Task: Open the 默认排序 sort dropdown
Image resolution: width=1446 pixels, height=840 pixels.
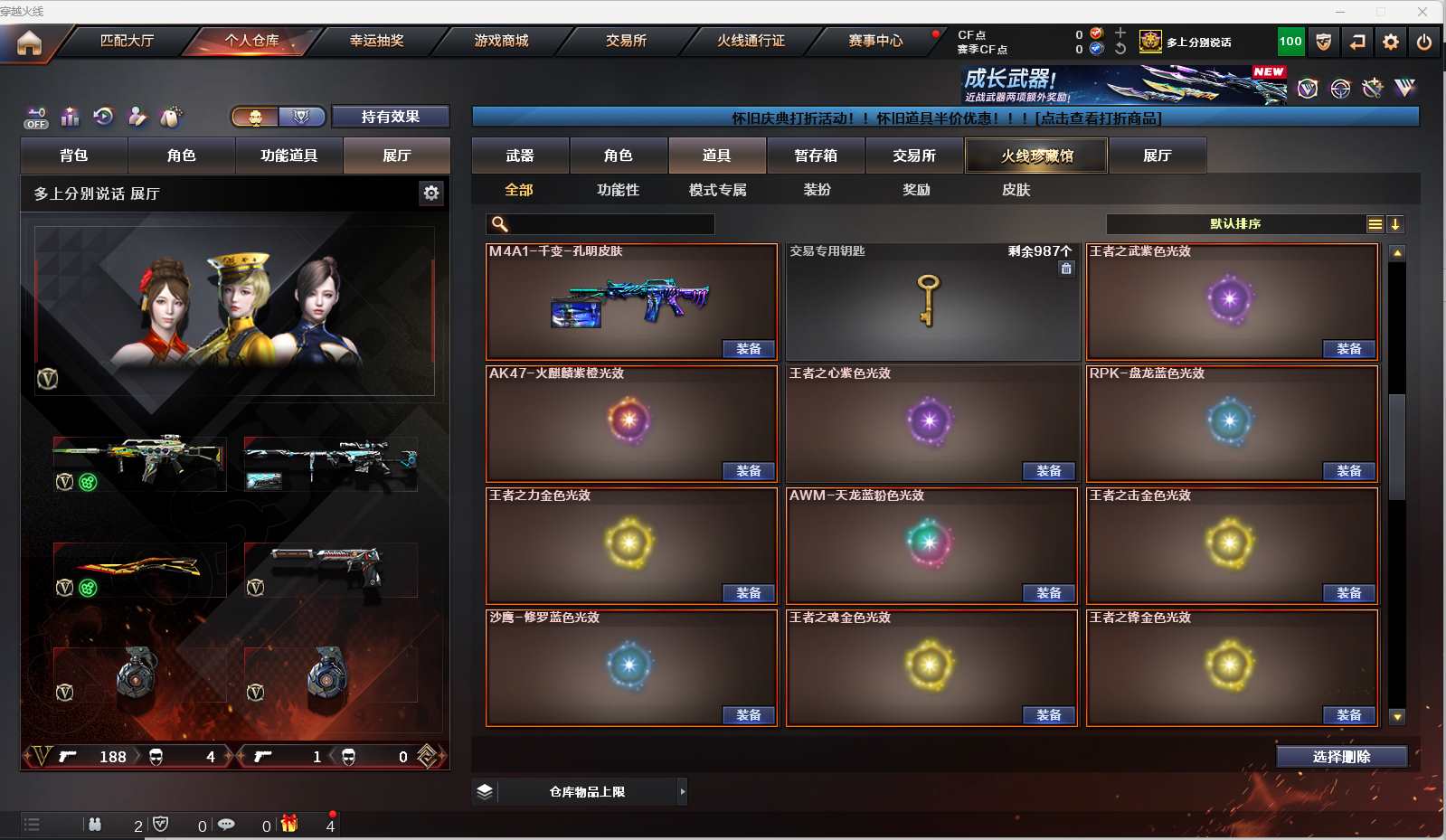Action: pos(1234,224)
